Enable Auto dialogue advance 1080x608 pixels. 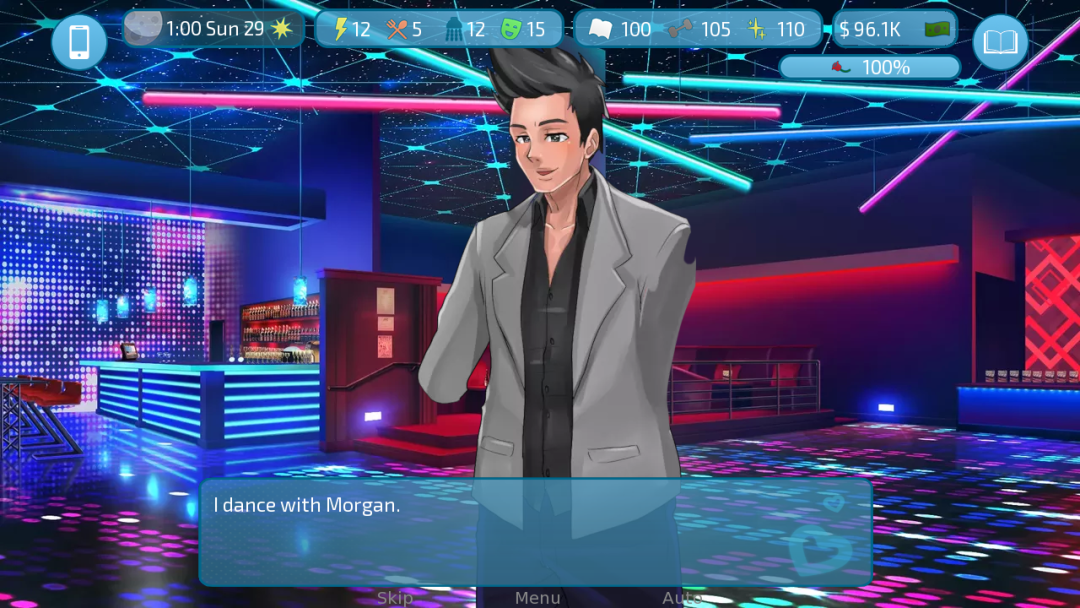(x=681, y=597)
